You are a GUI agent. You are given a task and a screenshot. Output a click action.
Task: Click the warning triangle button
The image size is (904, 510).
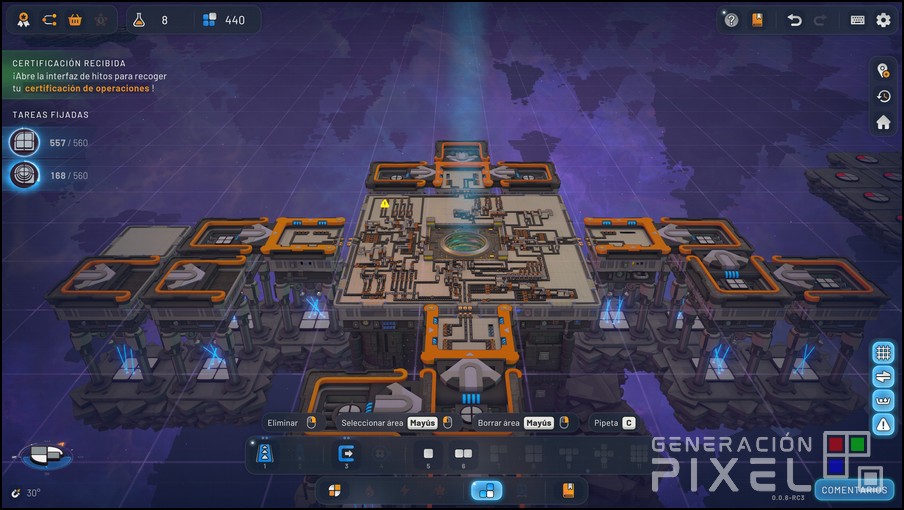883,425
